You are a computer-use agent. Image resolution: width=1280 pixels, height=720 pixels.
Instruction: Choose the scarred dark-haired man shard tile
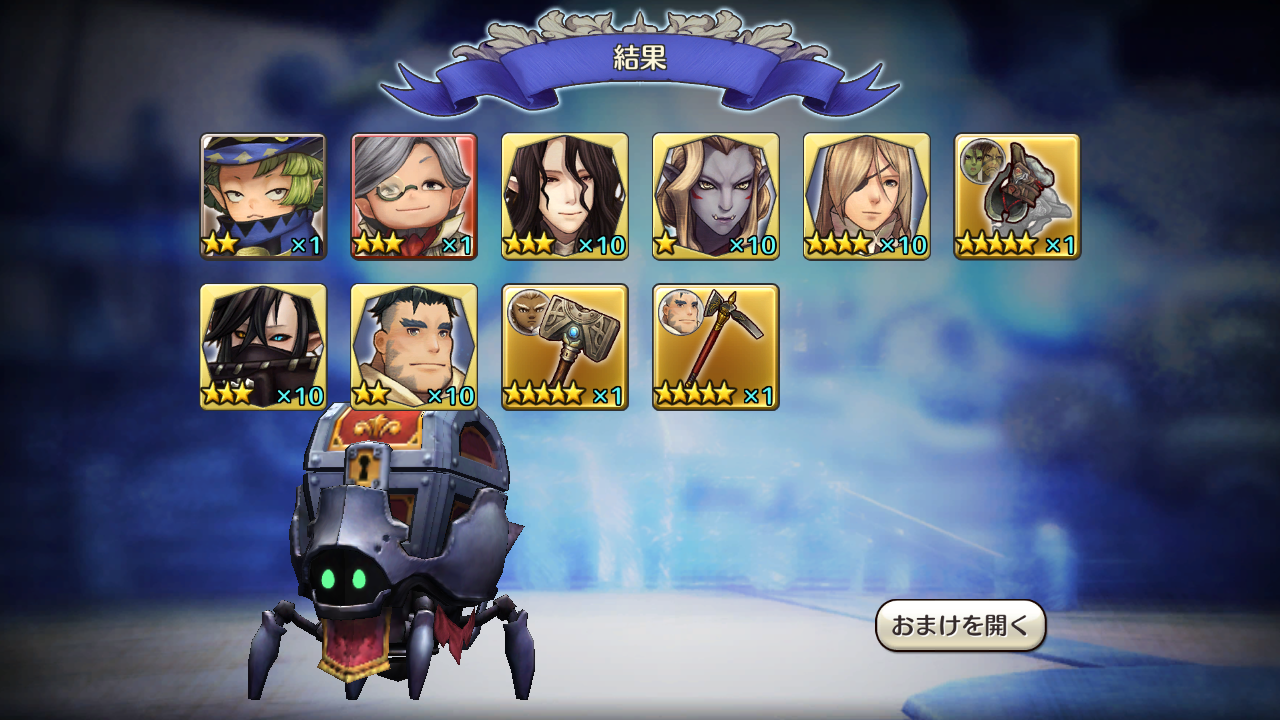coord(414,347)
